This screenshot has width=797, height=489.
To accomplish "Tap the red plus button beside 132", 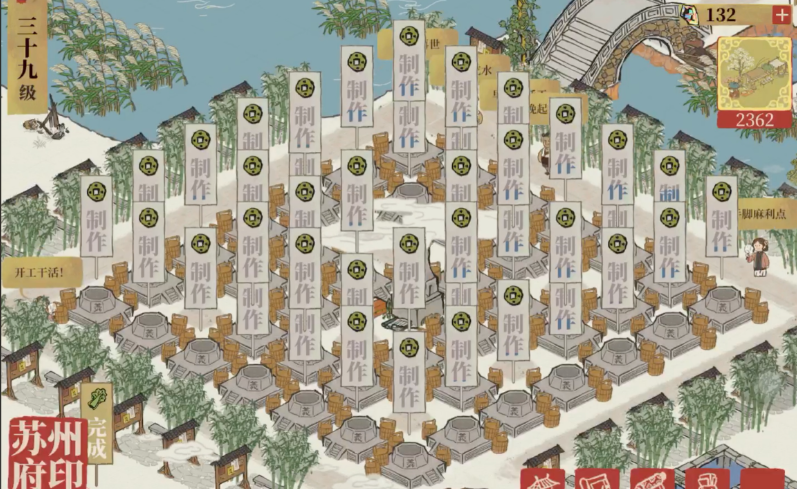I will (780, 15).
